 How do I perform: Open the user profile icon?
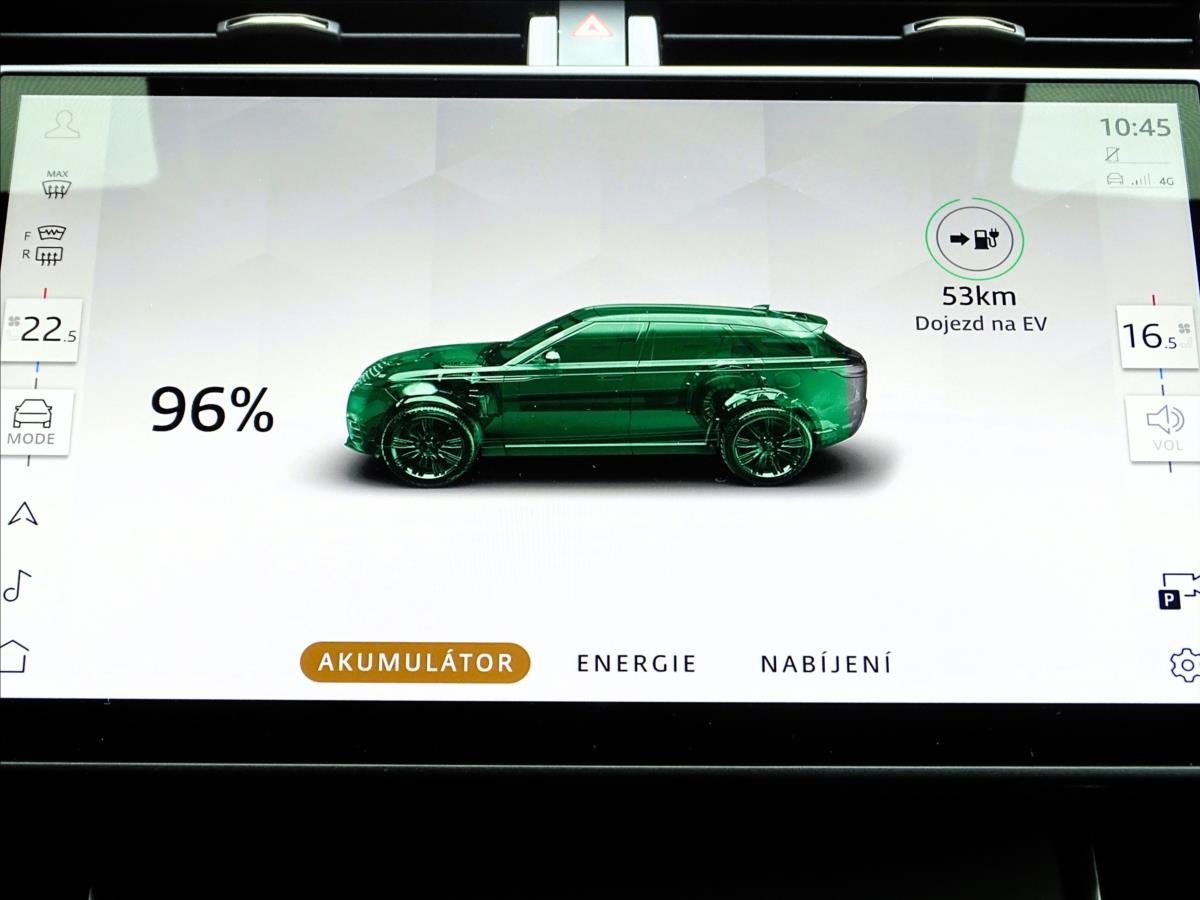click(x=62, y=124)
